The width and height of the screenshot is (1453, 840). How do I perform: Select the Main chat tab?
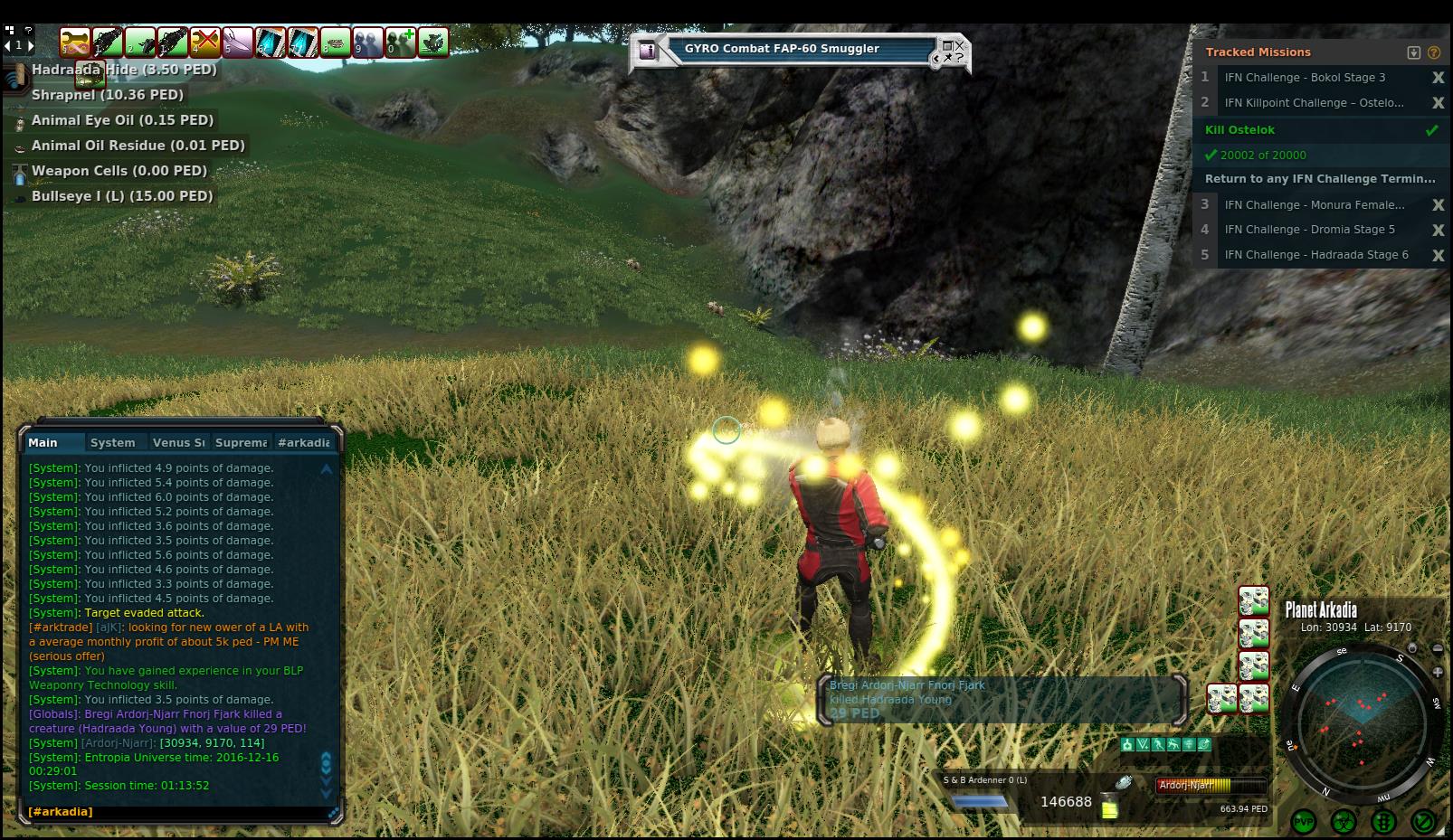(x=43, y=442)
